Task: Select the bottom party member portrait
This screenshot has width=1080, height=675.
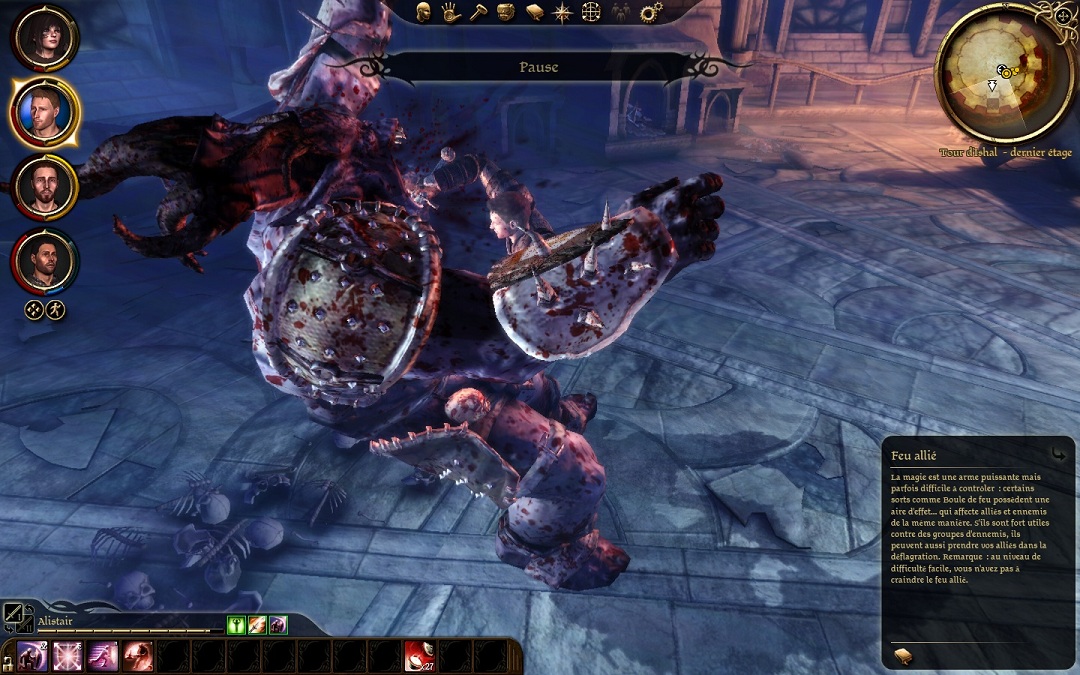Action: (x=44, y=261)
